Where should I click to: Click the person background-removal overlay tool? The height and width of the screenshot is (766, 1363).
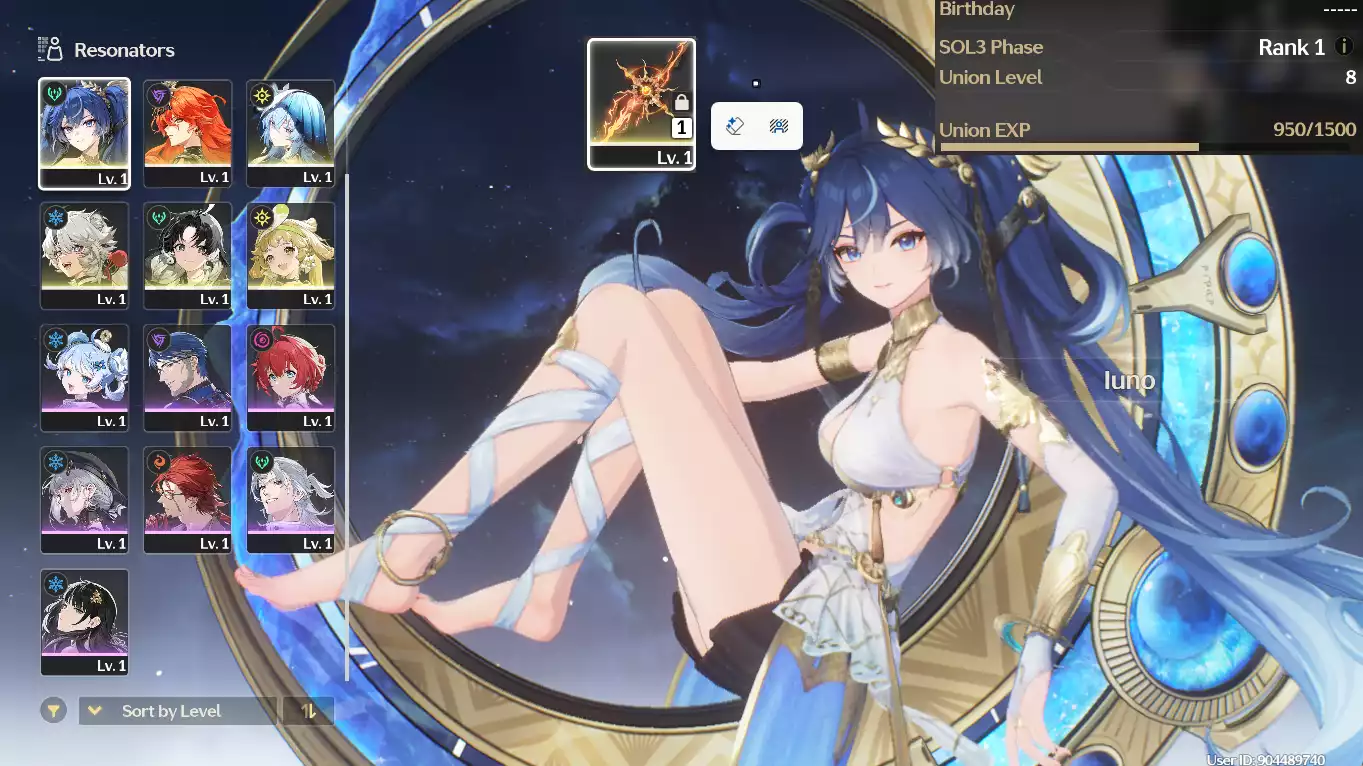tap(779, 126)
